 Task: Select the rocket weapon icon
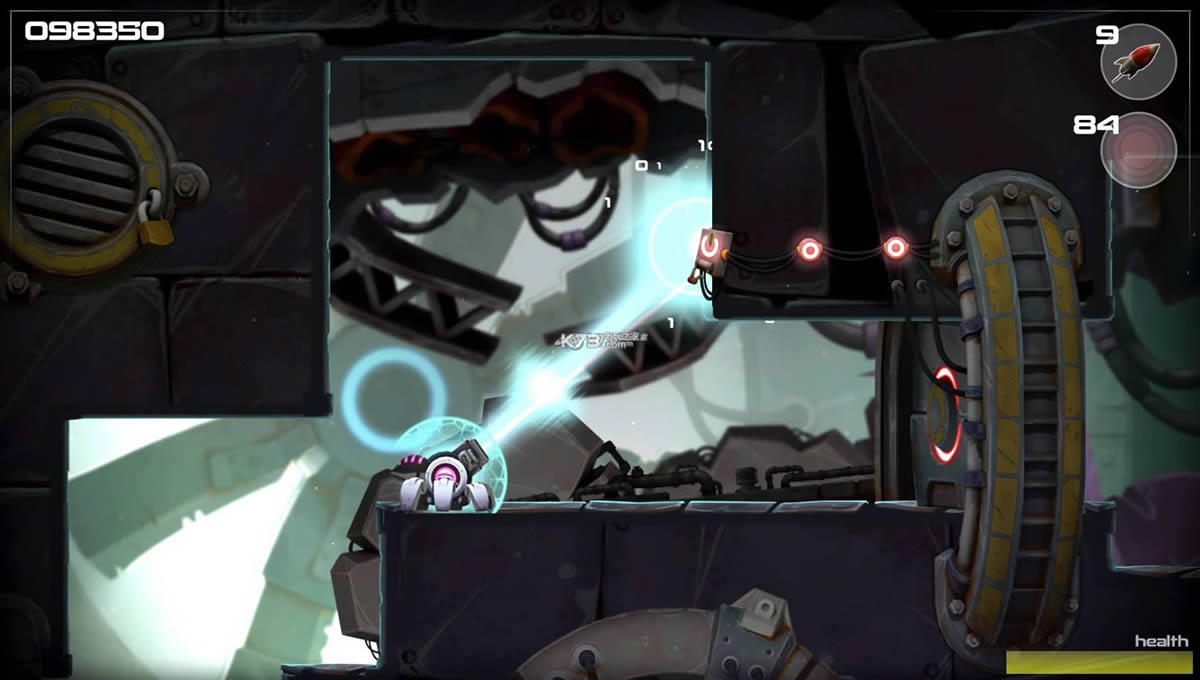1138,62
